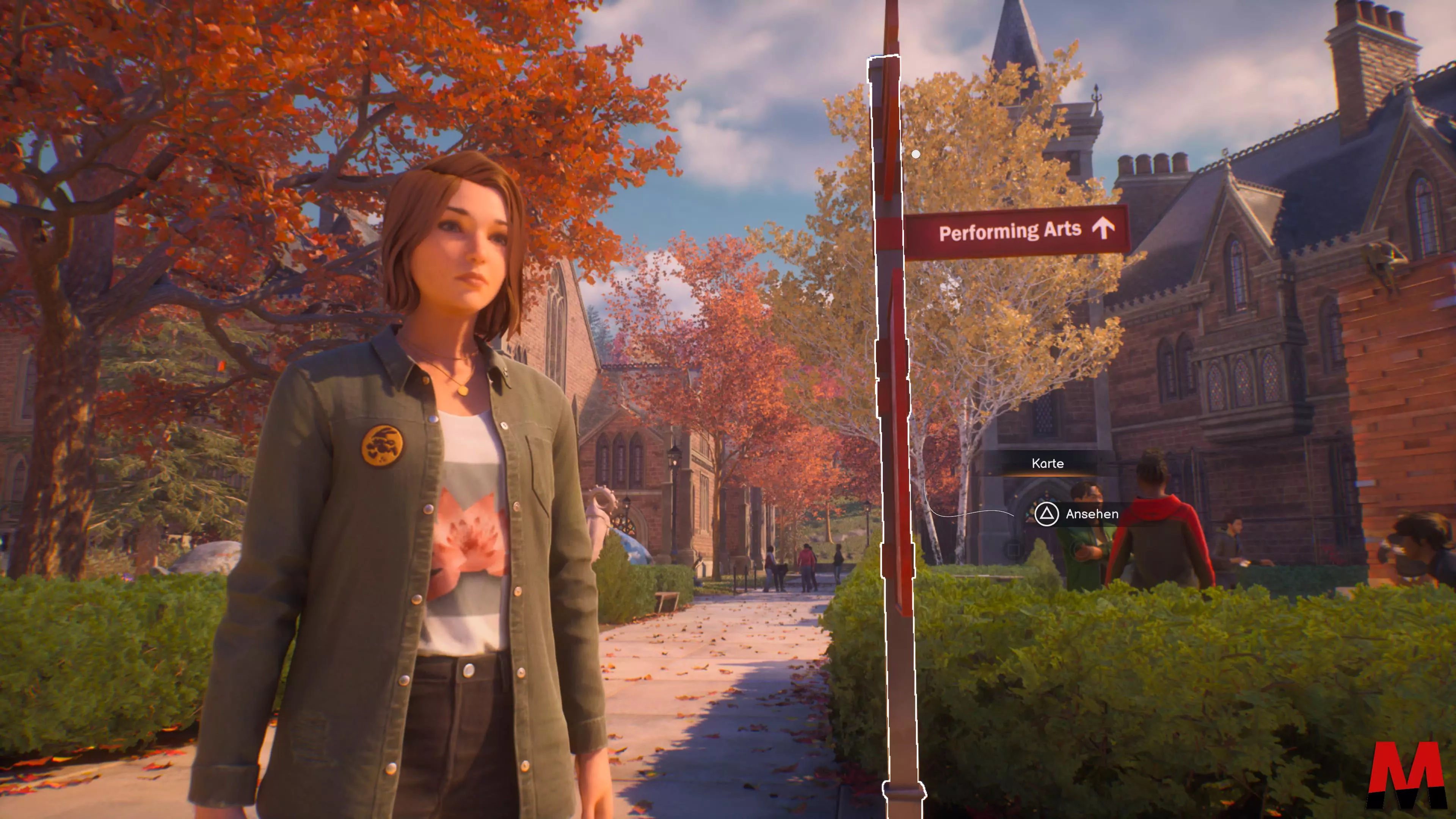
Task: Select the white interaction dot on the signpost
Action: coord(916,154)
